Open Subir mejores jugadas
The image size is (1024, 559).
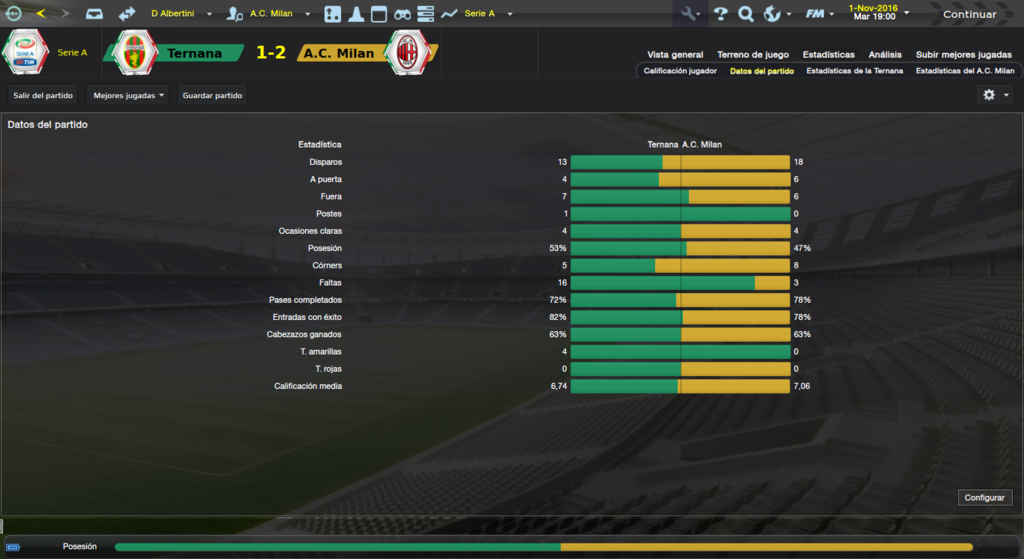[x=963, y=55]
